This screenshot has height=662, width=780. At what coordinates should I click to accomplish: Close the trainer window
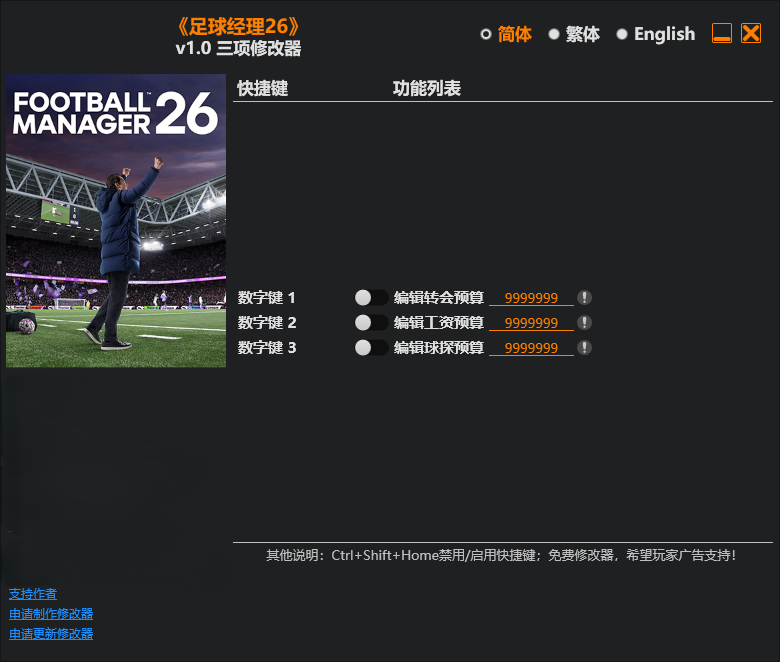coord(751,34)
